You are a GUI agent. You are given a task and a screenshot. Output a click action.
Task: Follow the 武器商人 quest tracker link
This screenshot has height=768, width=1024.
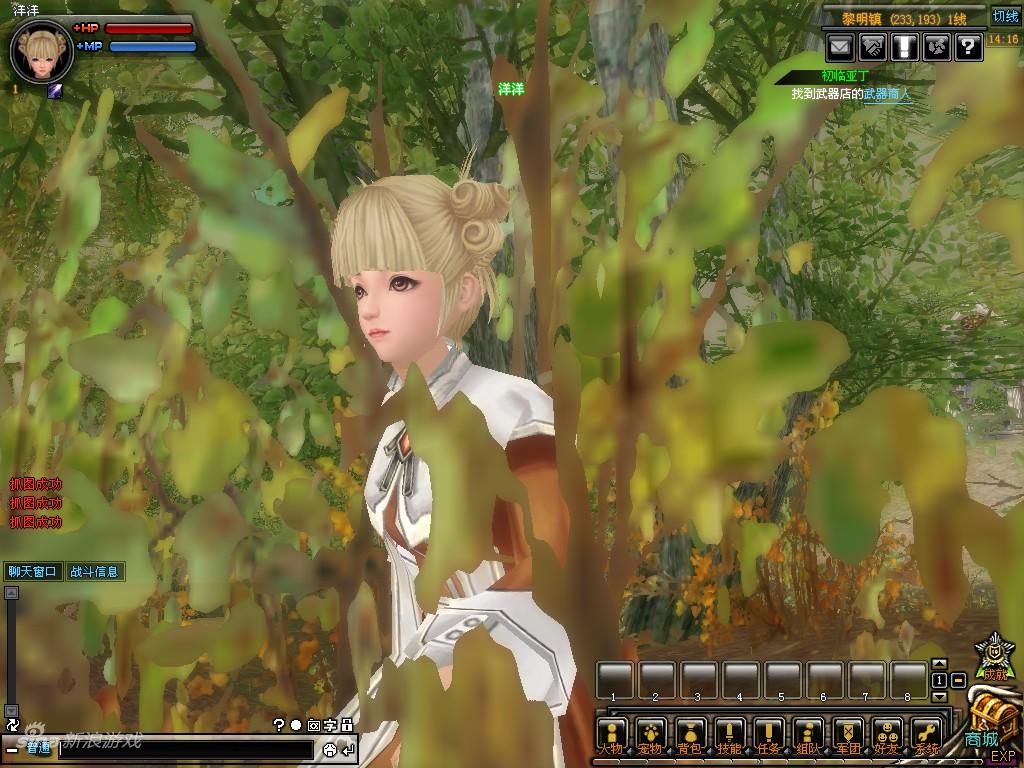pyautogui.click(x=887, y=94)
